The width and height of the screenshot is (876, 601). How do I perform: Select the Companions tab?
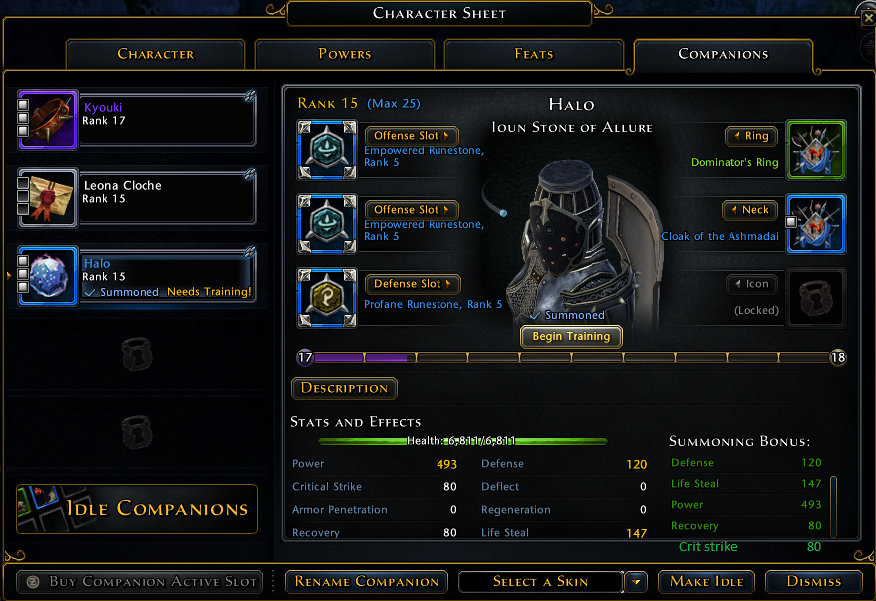point(723,55)
